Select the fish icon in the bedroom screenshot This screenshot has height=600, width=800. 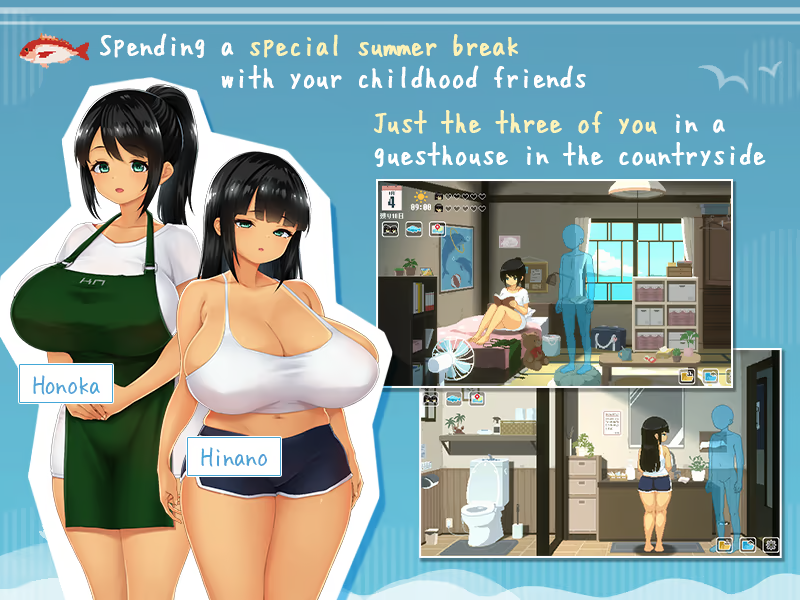pos(412,229)
